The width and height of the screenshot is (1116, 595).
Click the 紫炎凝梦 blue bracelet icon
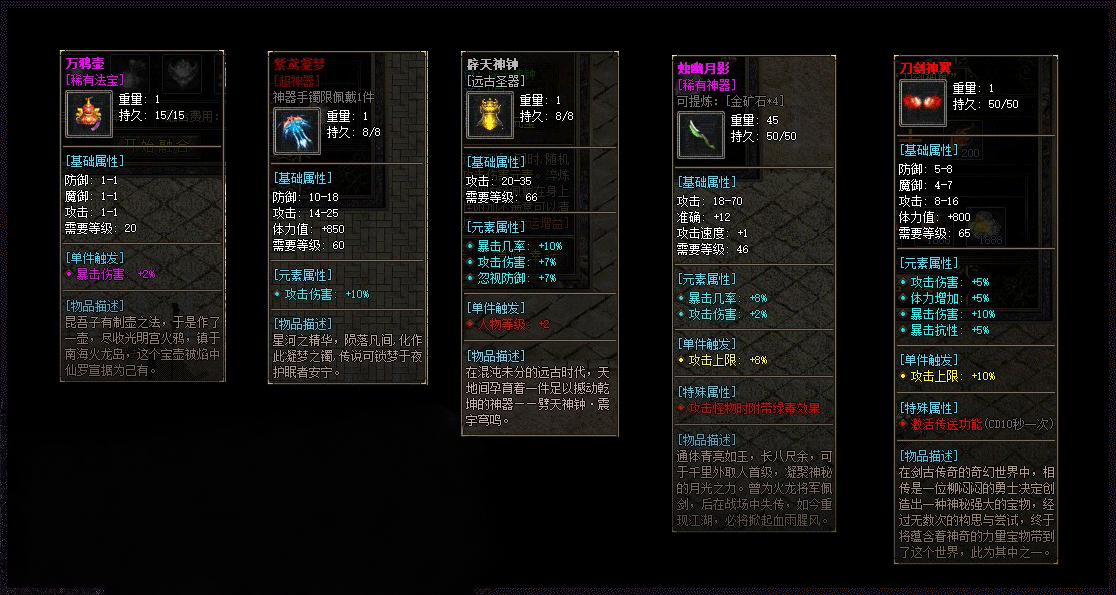pos(297,131)
